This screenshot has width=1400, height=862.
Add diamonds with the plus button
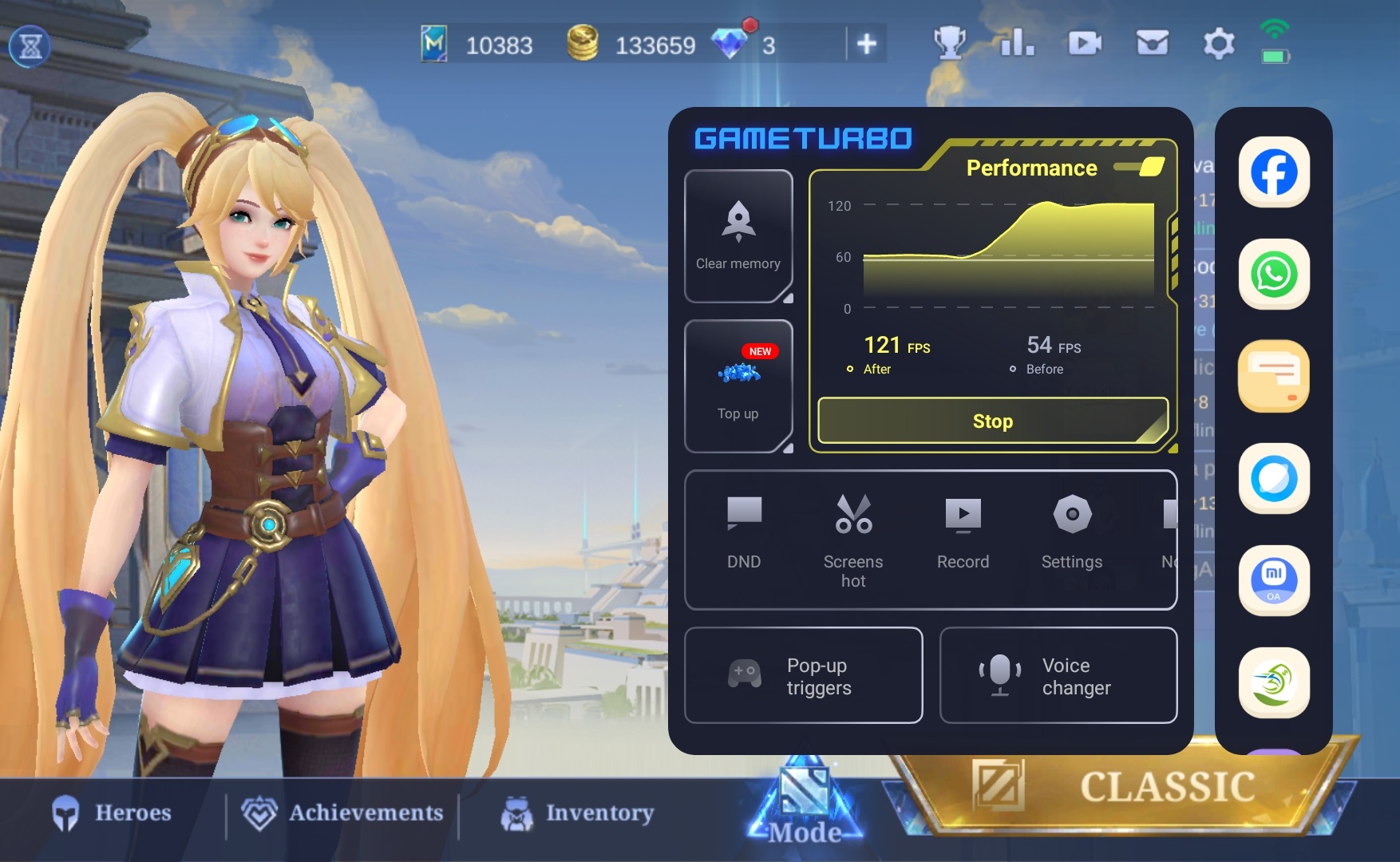[867, 44]
